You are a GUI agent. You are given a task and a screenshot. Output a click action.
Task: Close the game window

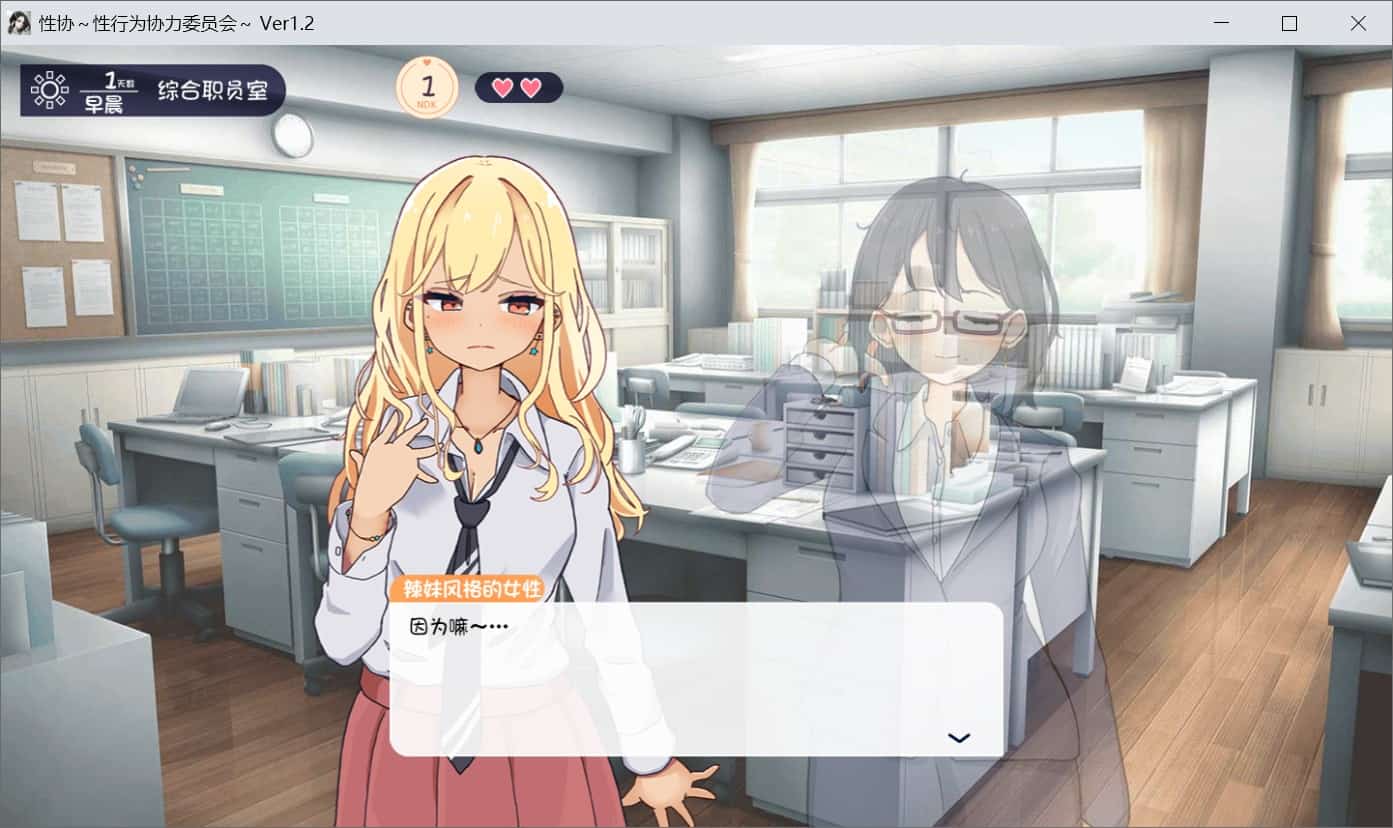[x=1357, y=23]
